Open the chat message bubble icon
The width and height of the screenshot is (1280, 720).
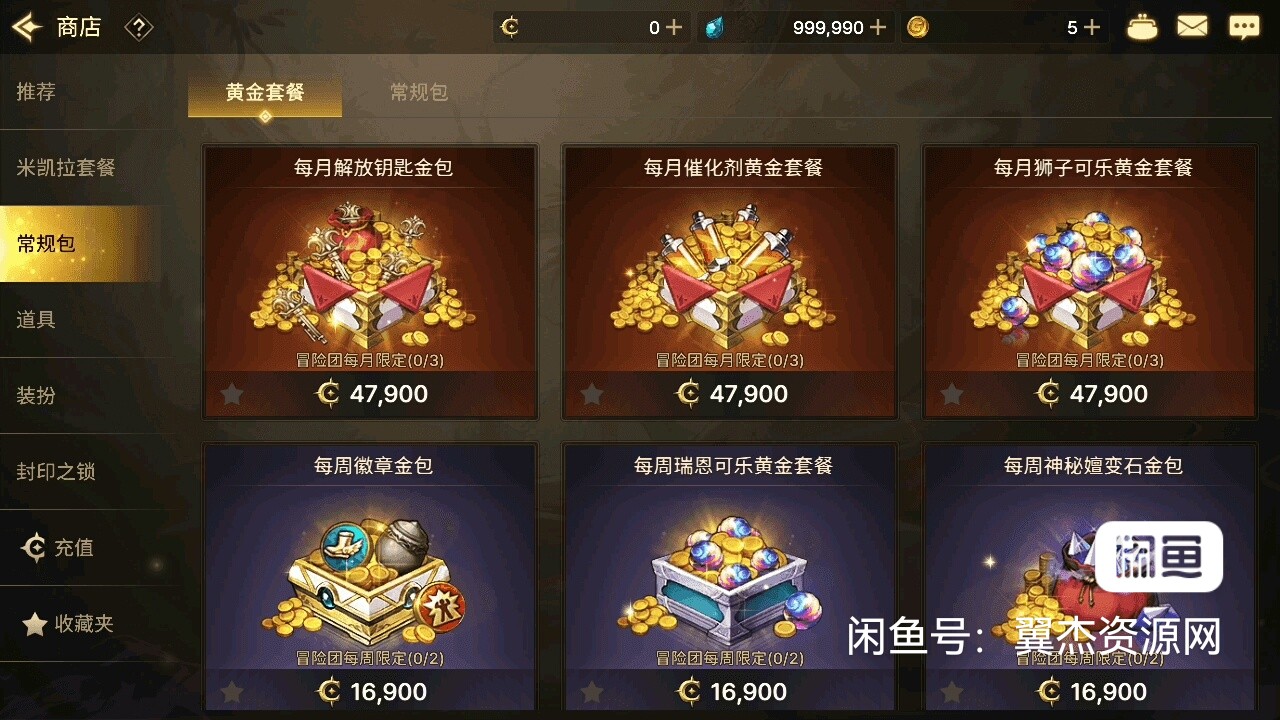click(x=1243, y=27)
